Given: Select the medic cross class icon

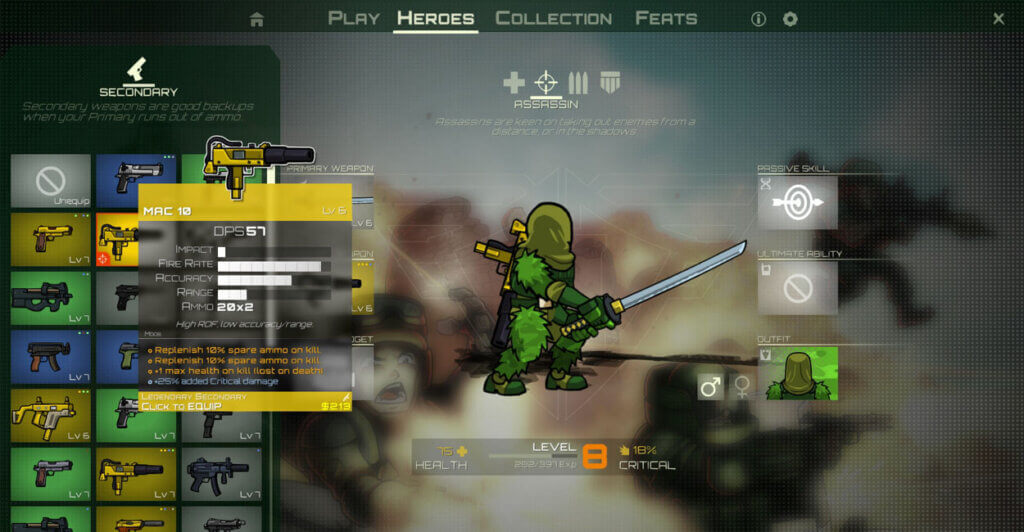Looking at the screenshot, I should point(513,82).
